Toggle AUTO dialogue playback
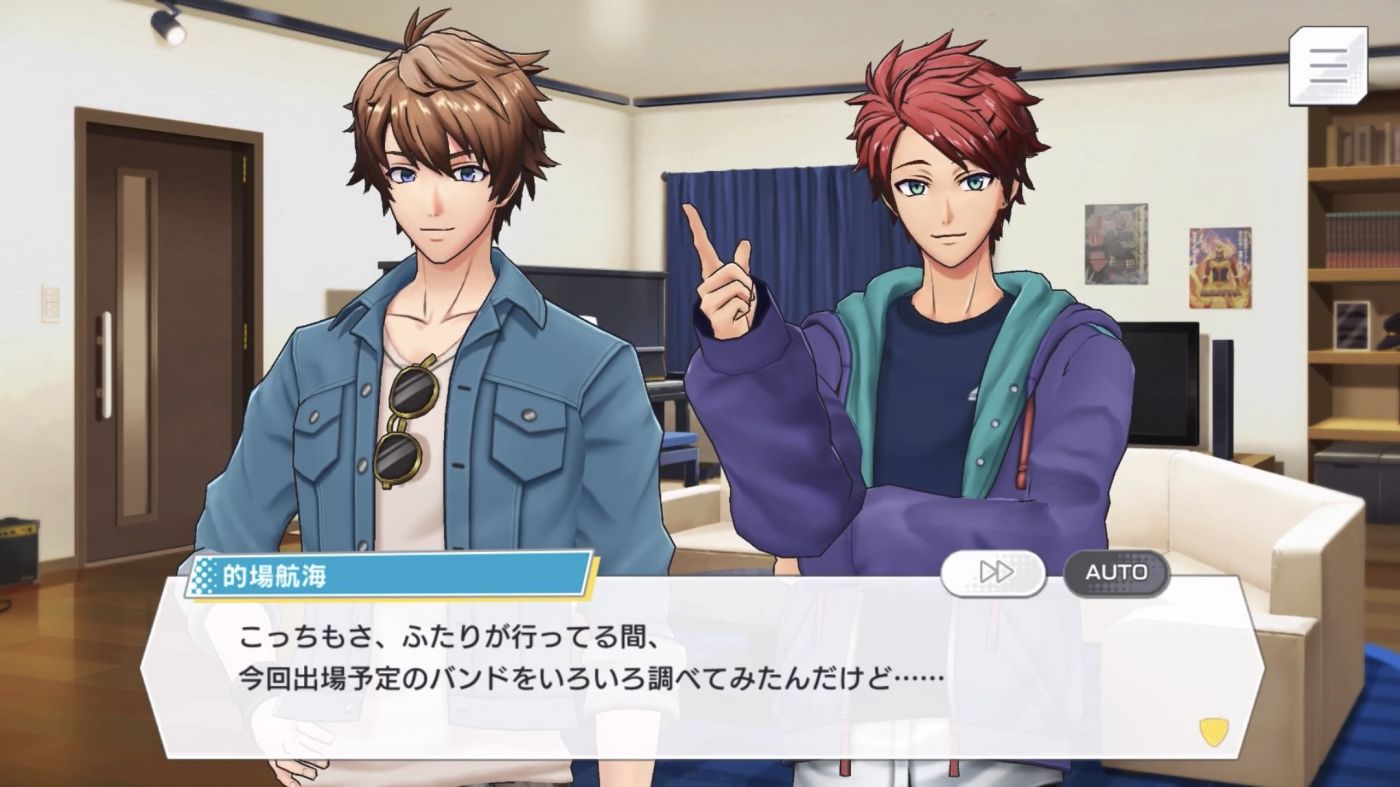The image size is (1400, 787). pos(1116,573)
